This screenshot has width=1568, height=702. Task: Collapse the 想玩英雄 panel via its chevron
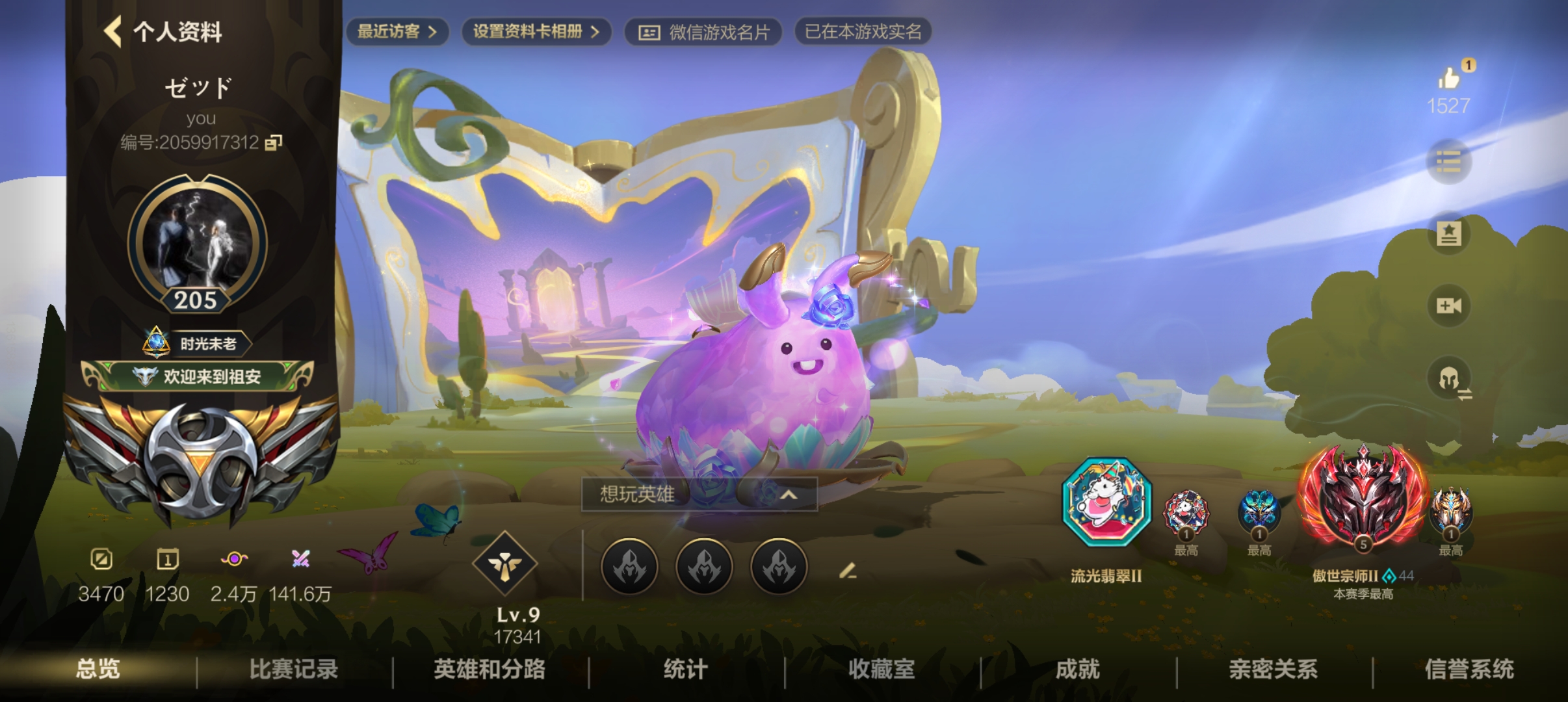coord(791,494)
